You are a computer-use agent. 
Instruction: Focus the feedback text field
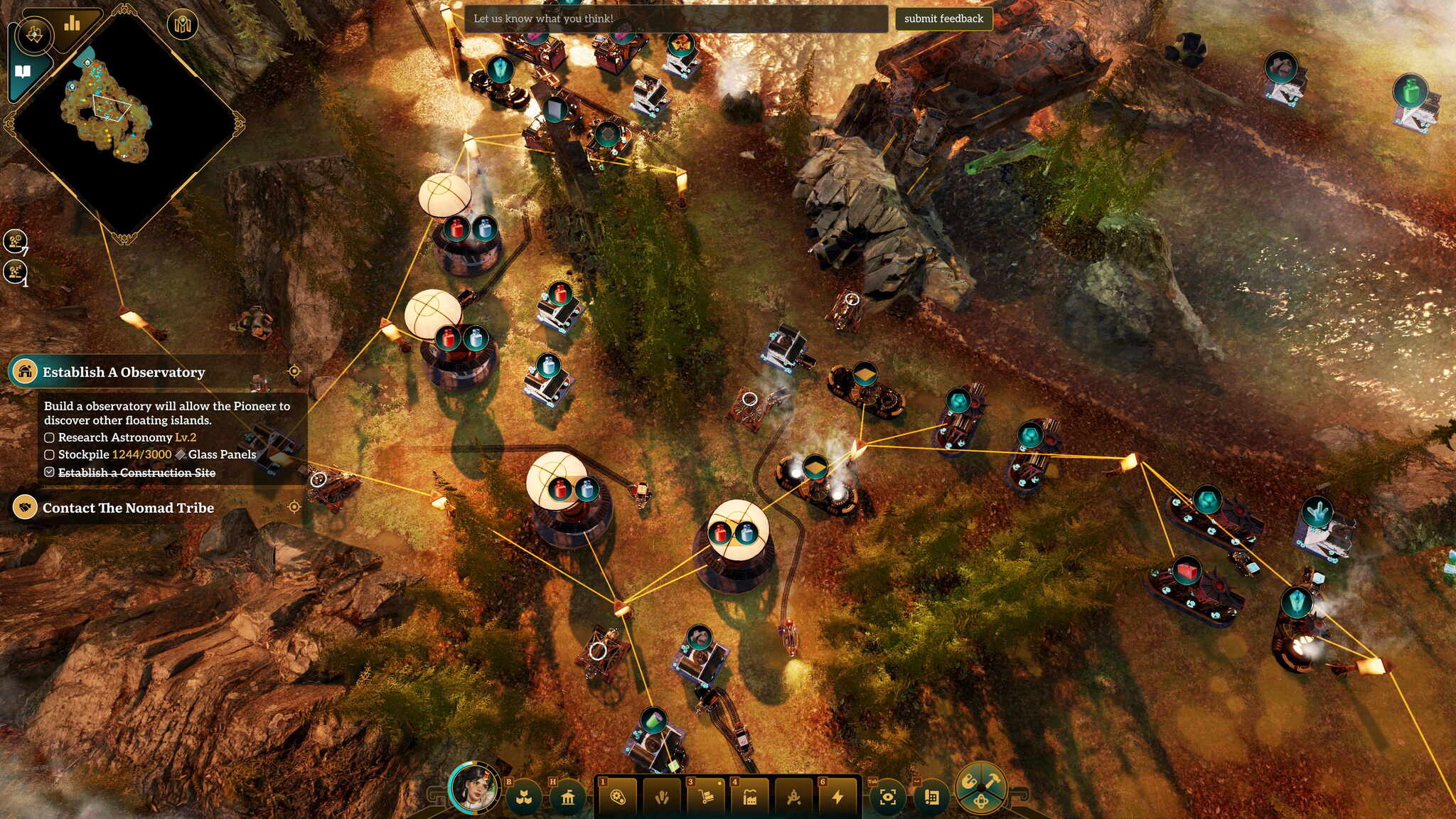[675, 19]
